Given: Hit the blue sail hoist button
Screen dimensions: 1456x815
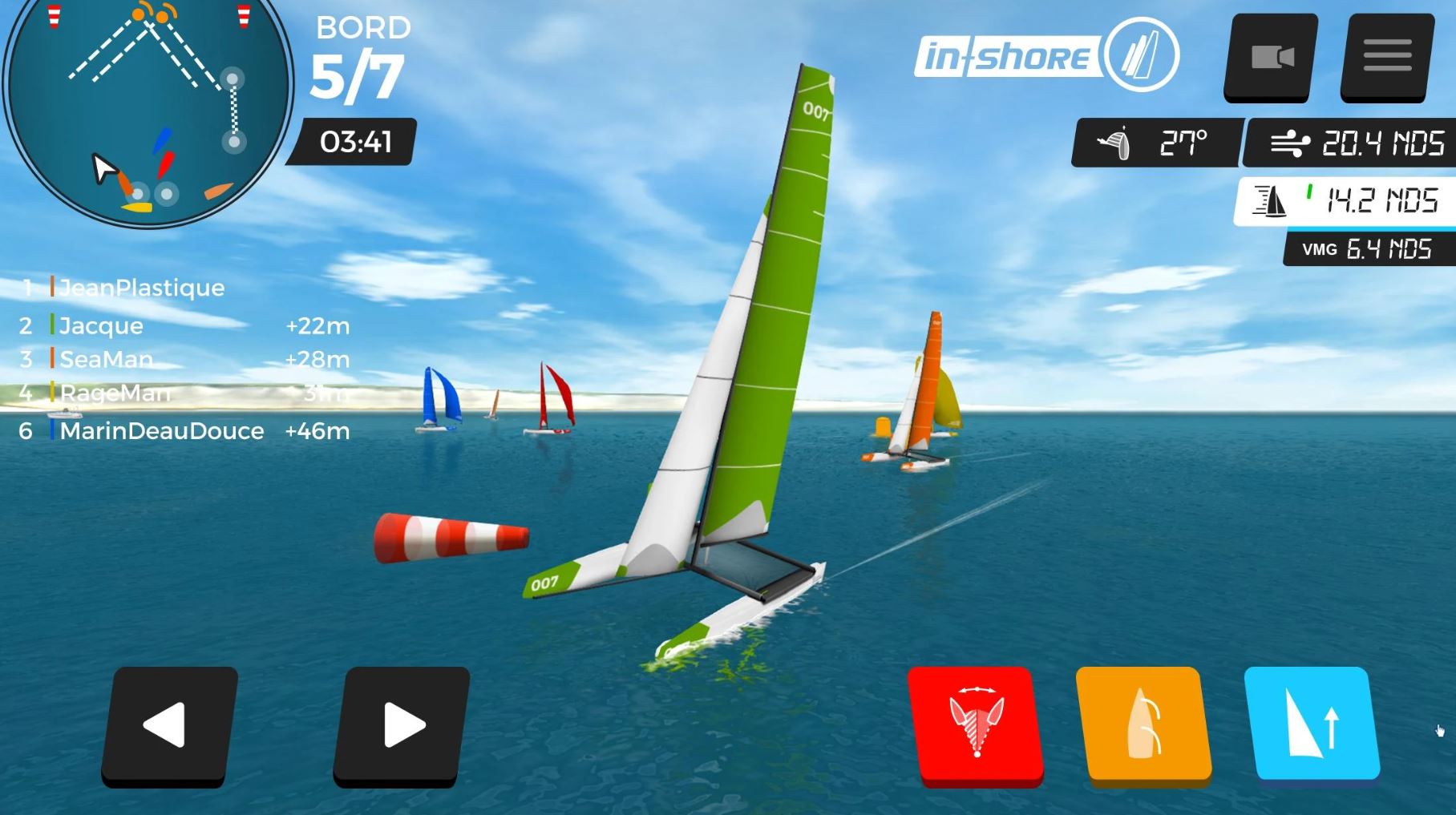Looking at the screenshot, I should click(x=1312, y=724).
